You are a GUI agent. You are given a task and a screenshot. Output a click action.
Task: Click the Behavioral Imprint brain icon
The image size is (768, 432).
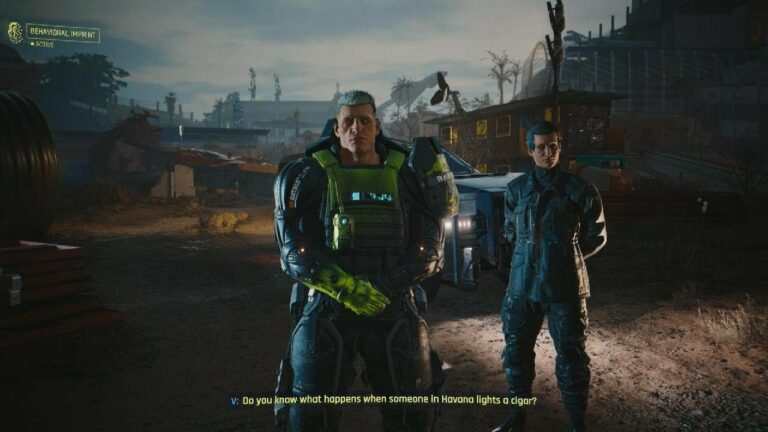click(x=15, y=32)
